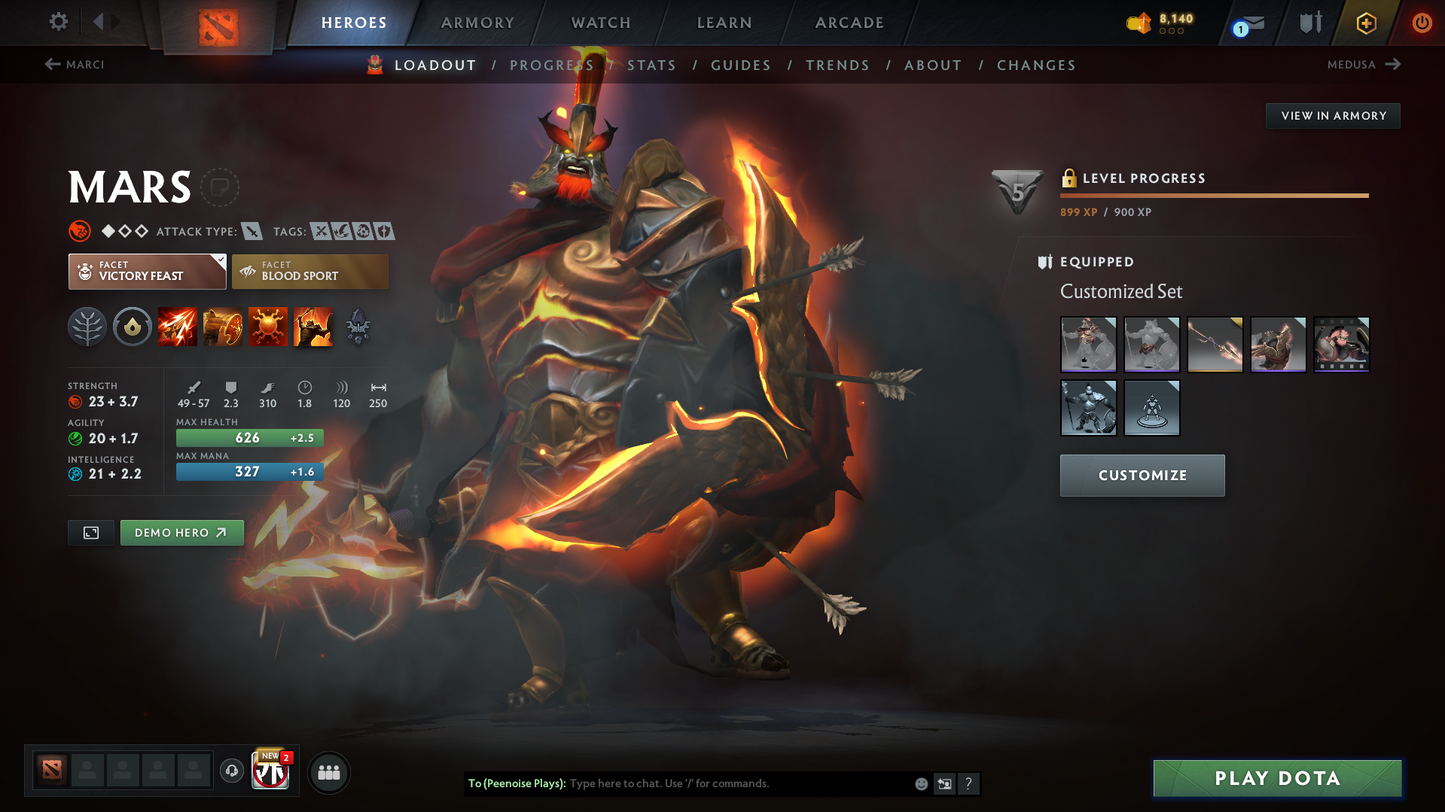
Task: Click the golden hexagon plus icon
Action: (1366, 22)
